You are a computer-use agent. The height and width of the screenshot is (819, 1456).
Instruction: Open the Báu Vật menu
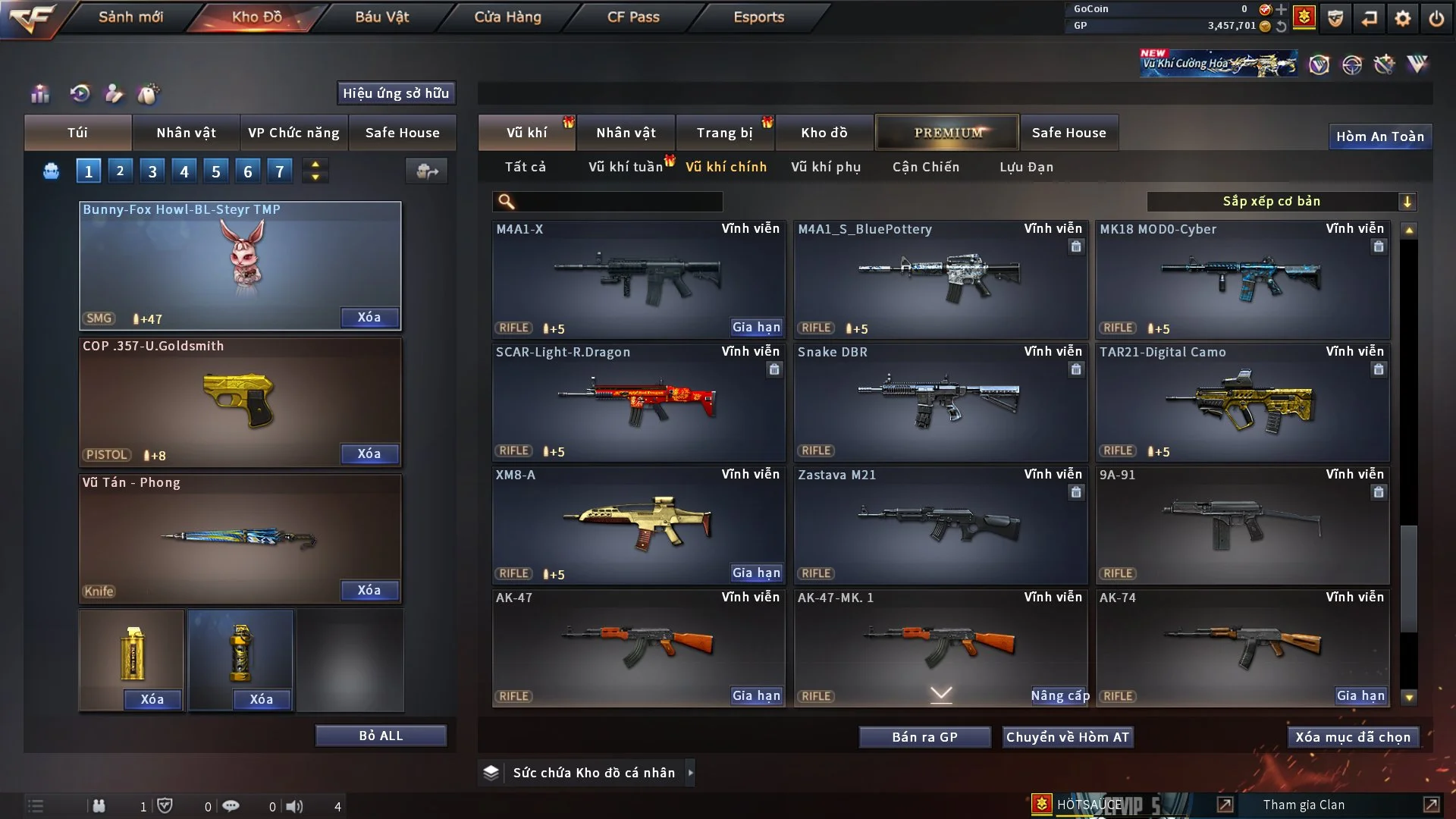pos(381,17)
